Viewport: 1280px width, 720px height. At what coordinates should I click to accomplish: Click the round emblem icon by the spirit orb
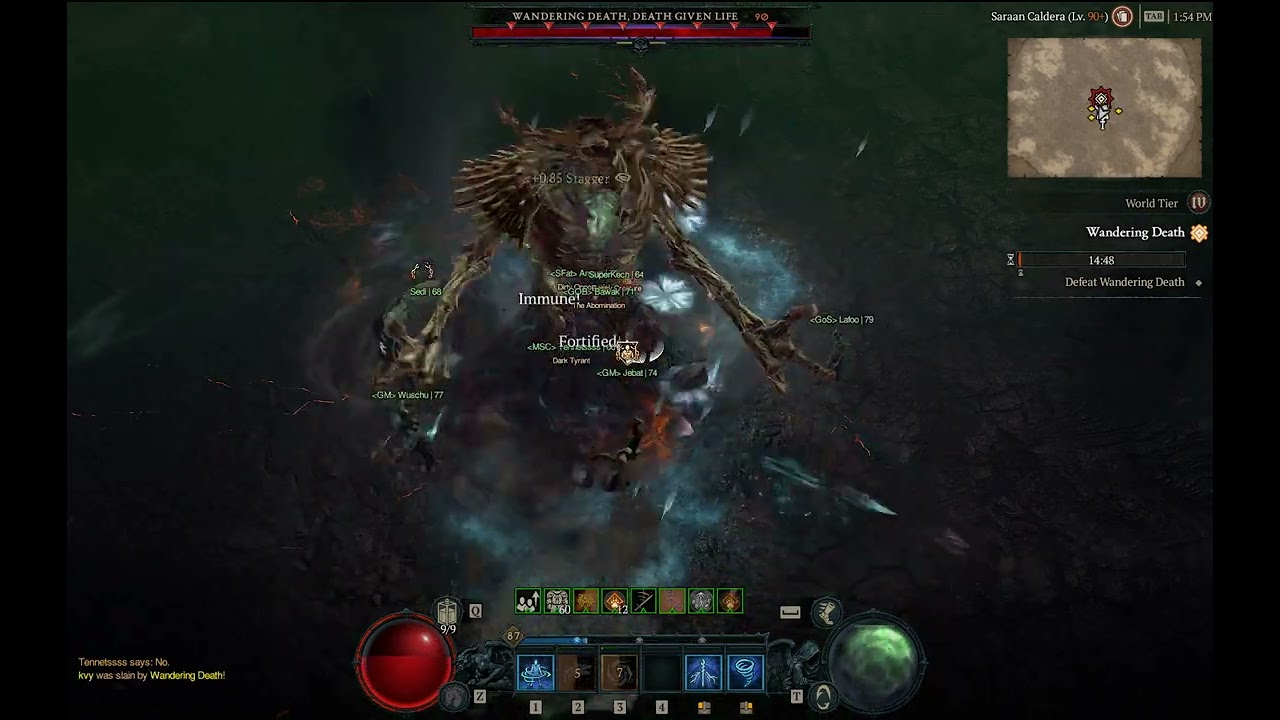tap(822, 695)
